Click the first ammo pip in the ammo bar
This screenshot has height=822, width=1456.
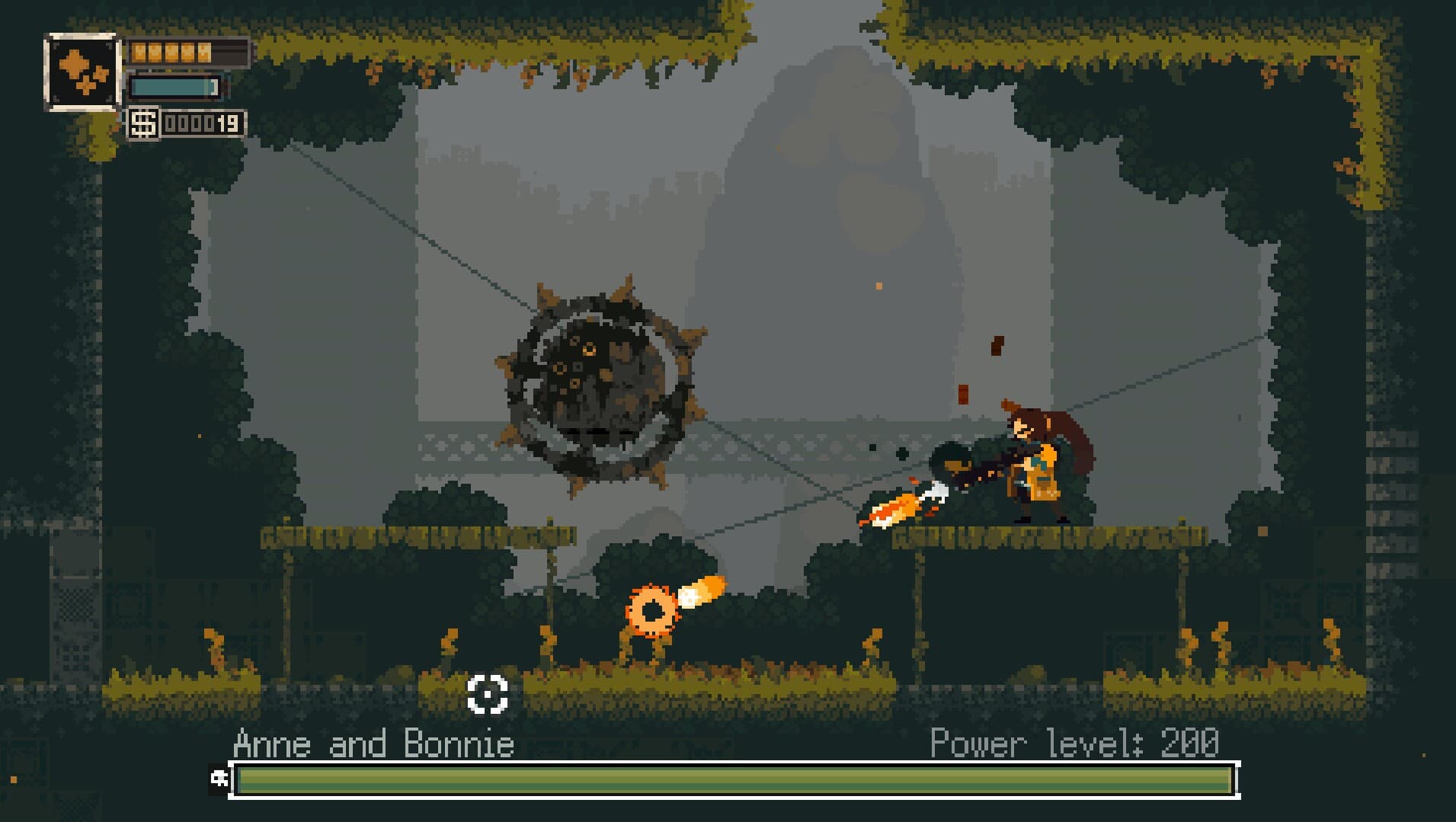139,52
